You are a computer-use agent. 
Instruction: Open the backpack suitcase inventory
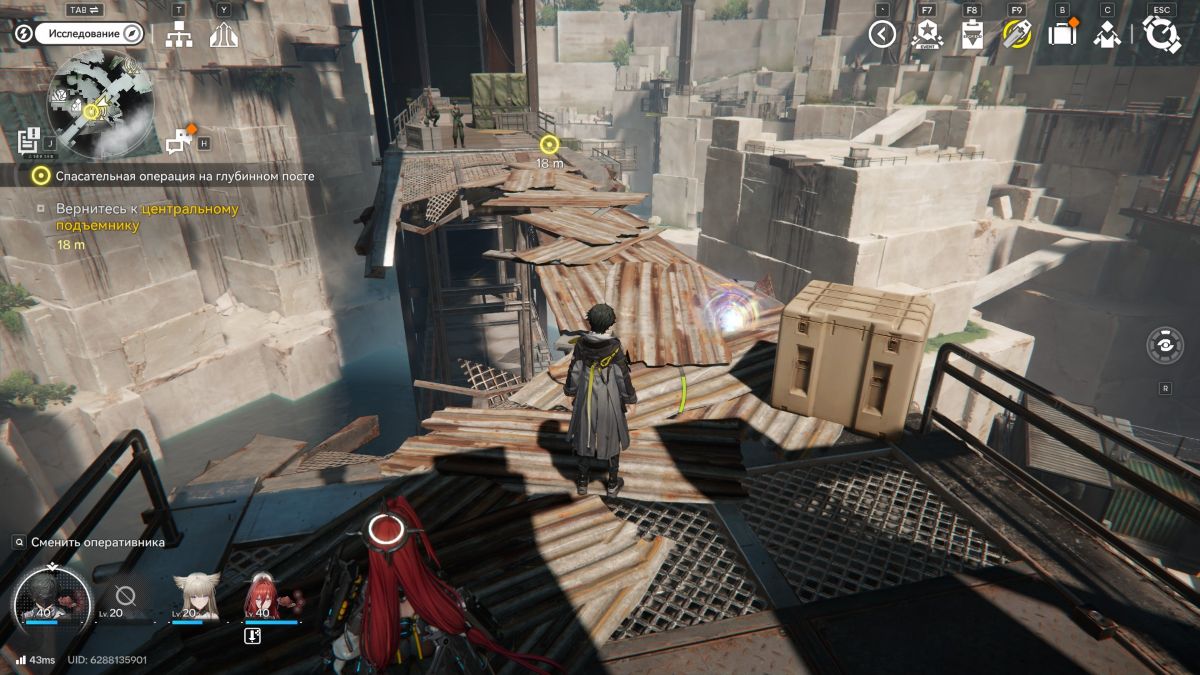point(1061,35)
